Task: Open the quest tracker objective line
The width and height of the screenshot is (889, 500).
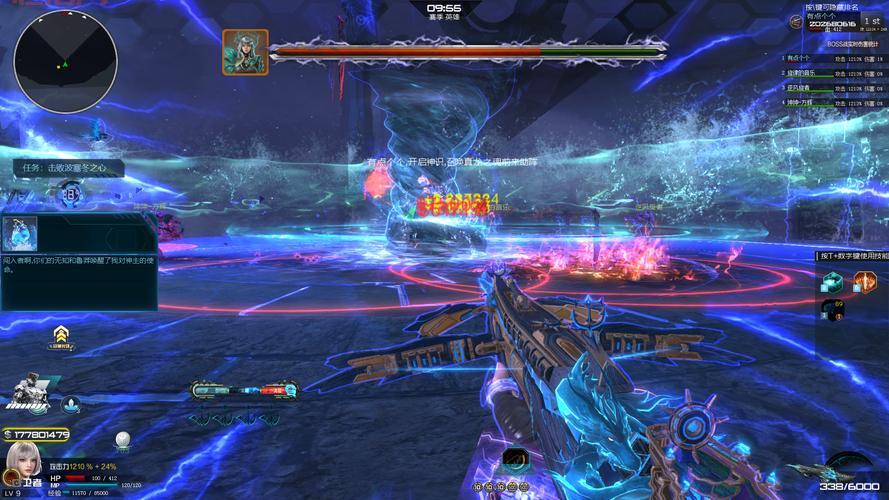Action: tap(68, 168)
